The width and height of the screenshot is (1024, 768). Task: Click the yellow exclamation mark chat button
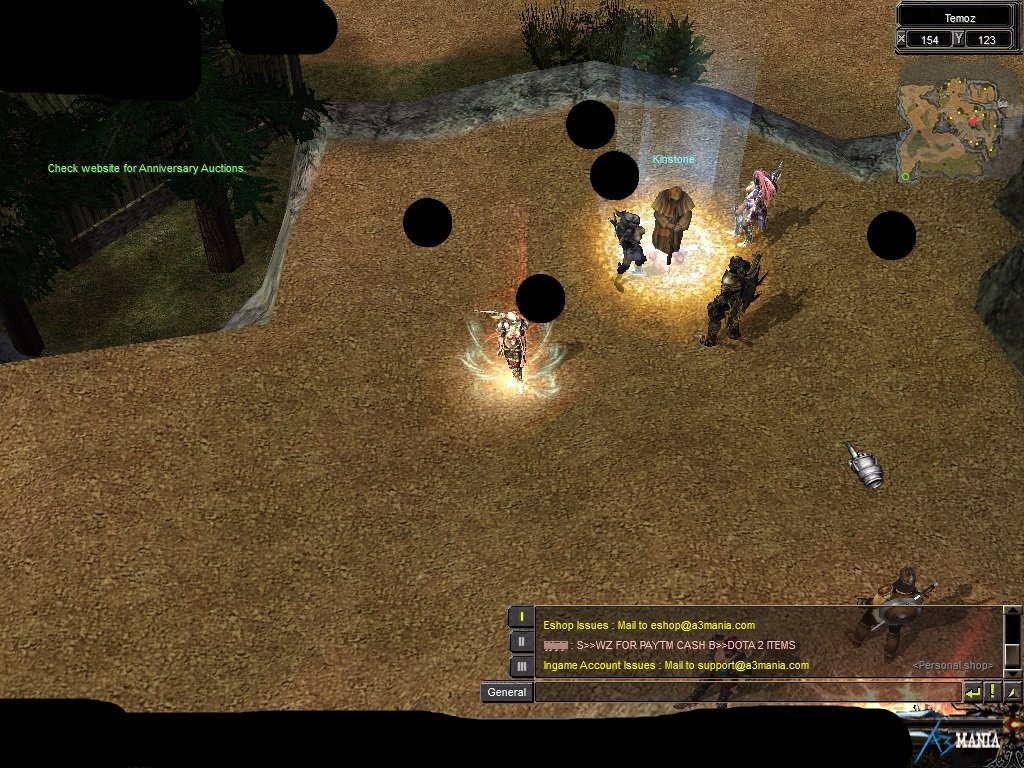(x=993, y=692)
